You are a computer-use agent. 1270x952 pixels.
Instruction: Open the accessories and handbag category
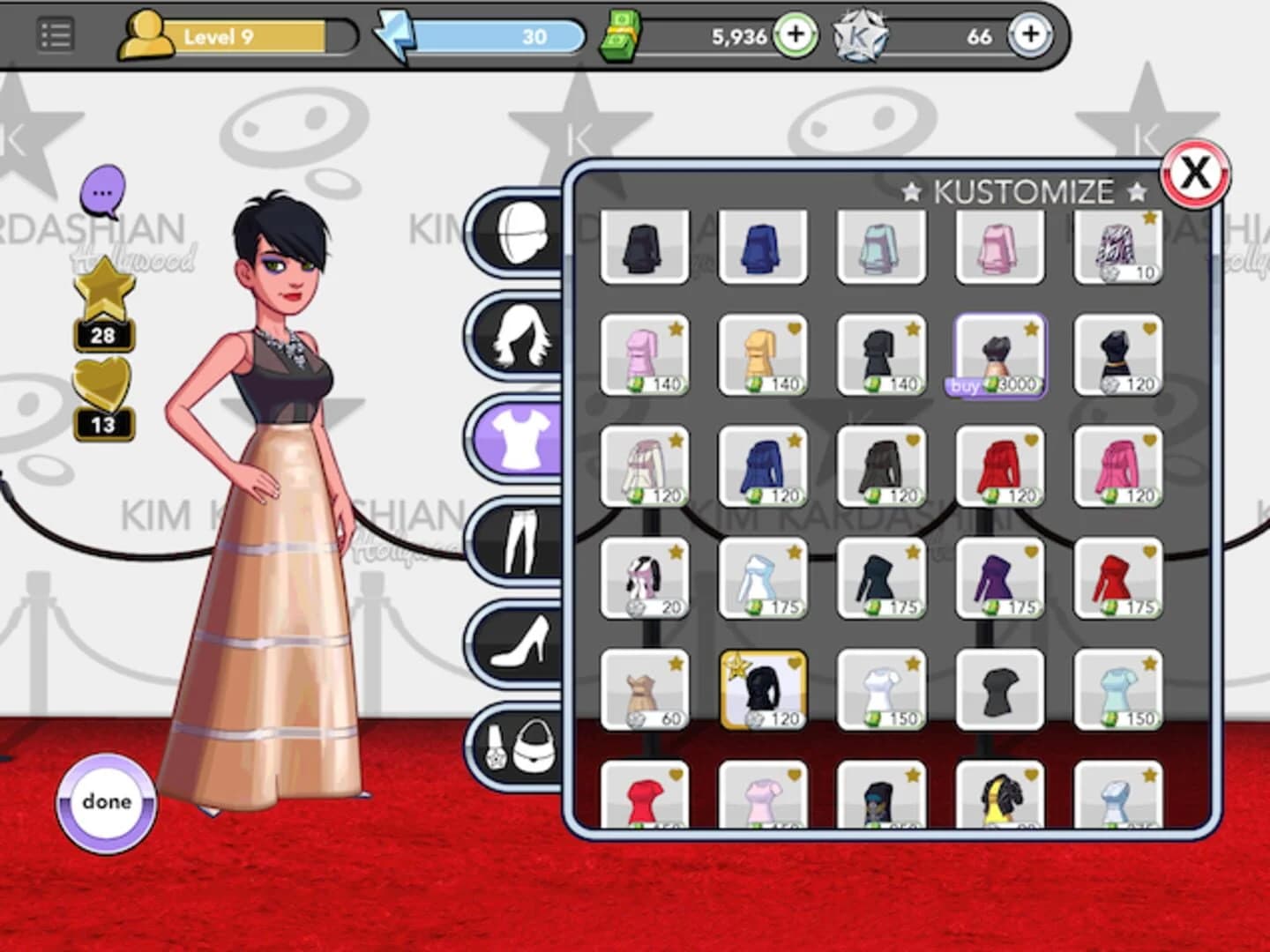click(x=516, y=749)
